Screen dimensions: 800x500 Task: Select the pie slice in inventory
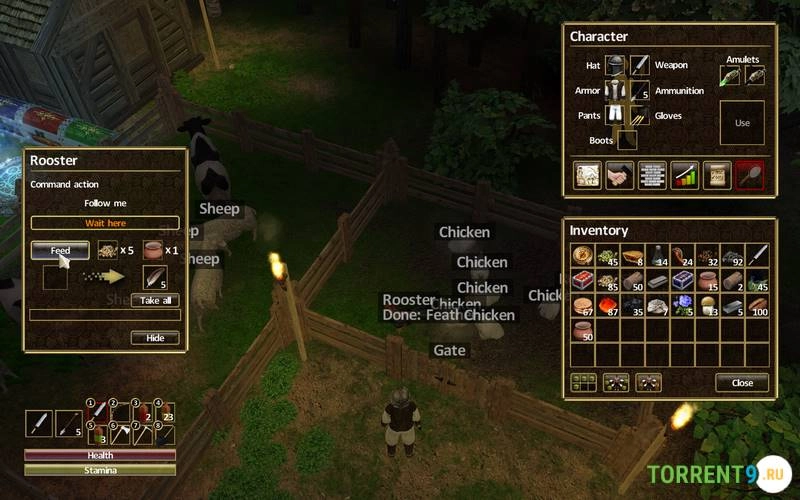[630, 255]
